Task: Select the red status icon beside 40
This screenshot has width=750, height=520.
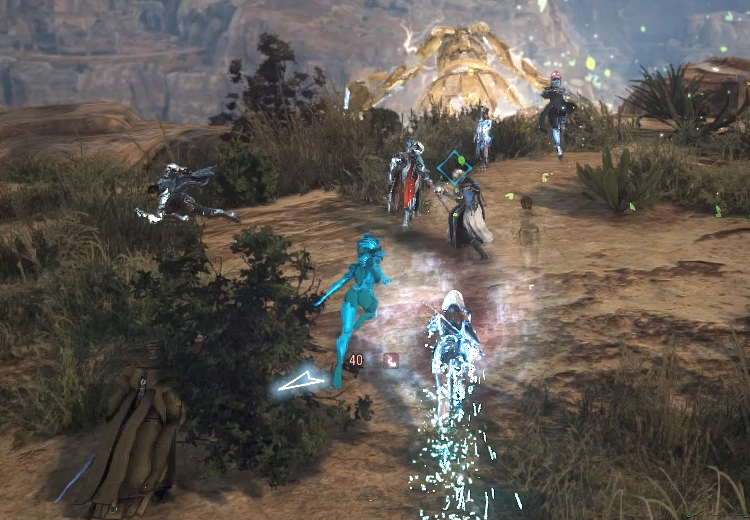Action: (391, 360)
